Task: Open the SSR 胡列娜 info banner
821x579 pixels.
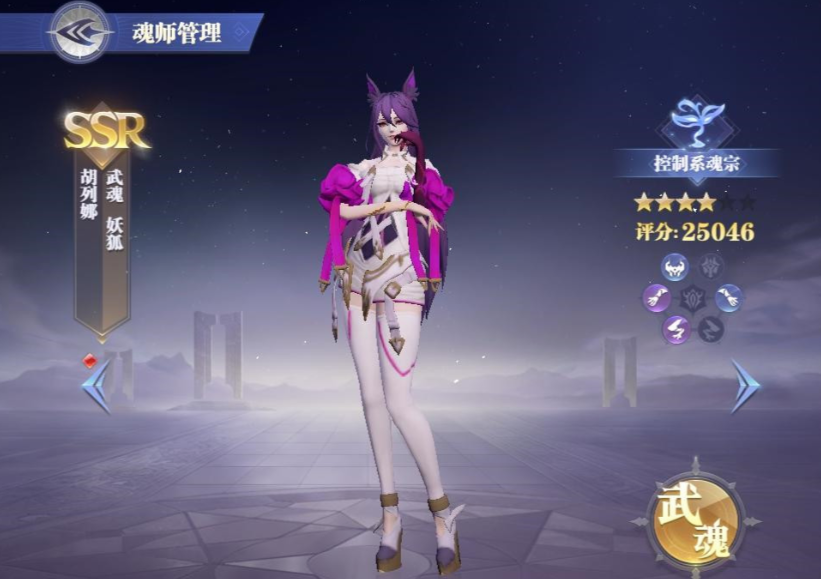Action: coord(103,220)
